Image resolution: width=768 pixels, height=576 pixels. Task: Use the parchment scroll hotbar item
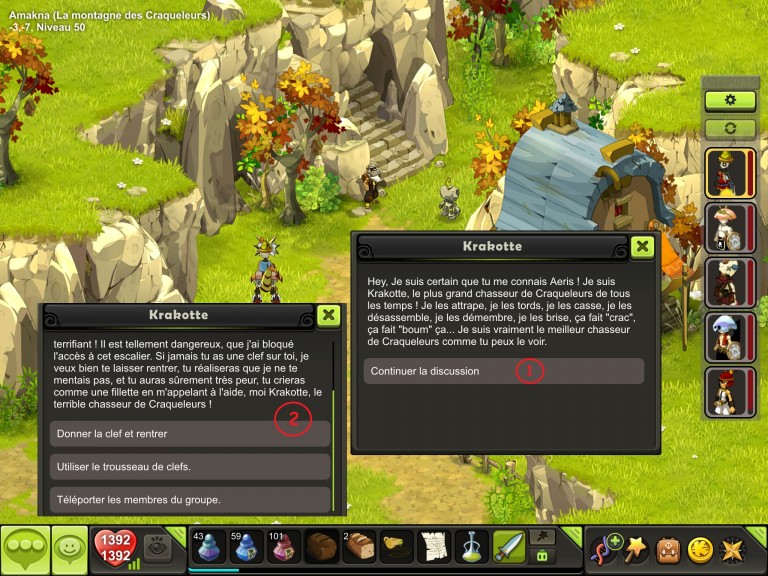pyautogui.click(x=433, y=547)
